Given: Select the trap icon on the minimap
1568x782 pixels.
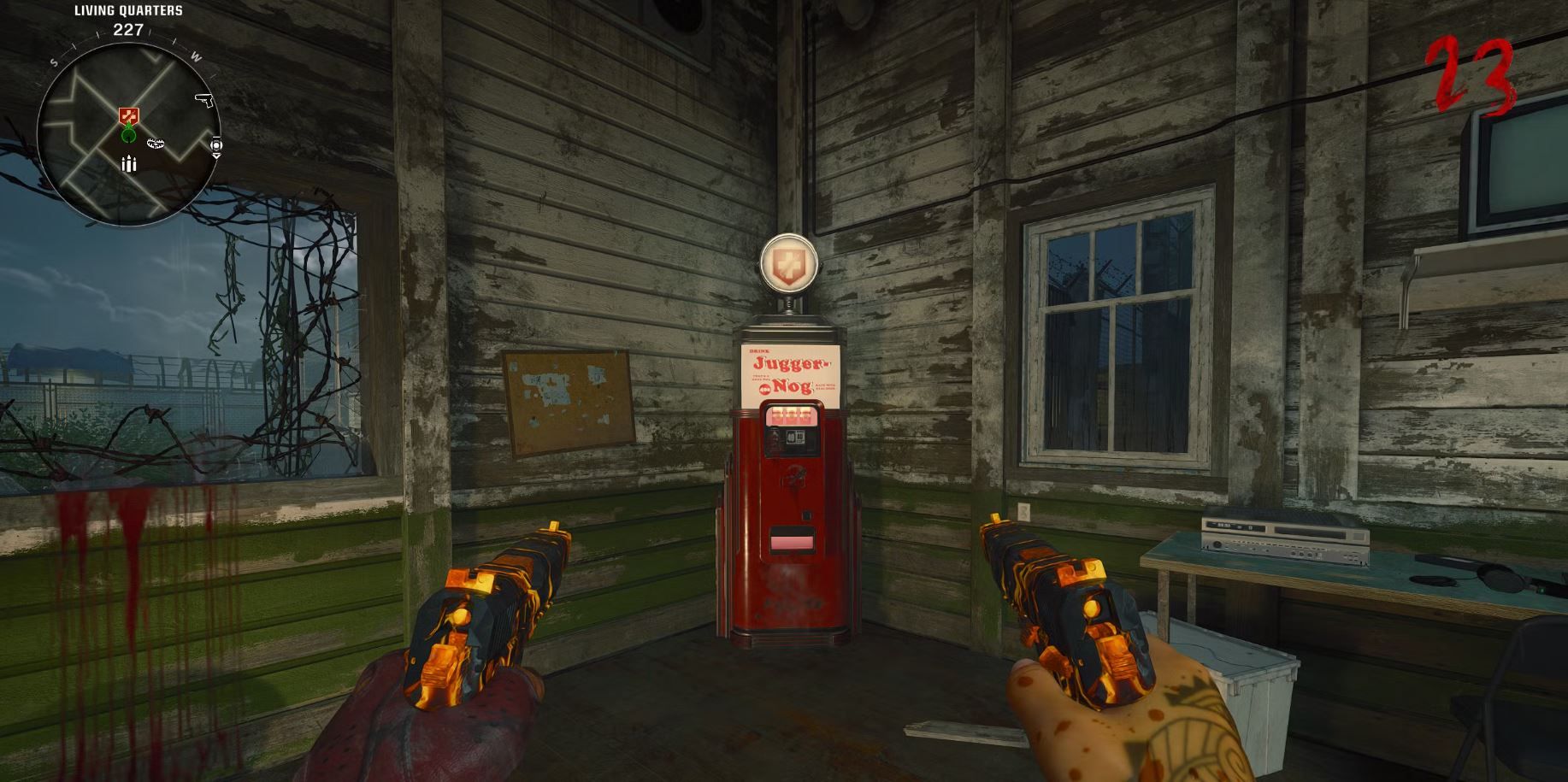Looking at the screenshot, I should click(156, 144).
